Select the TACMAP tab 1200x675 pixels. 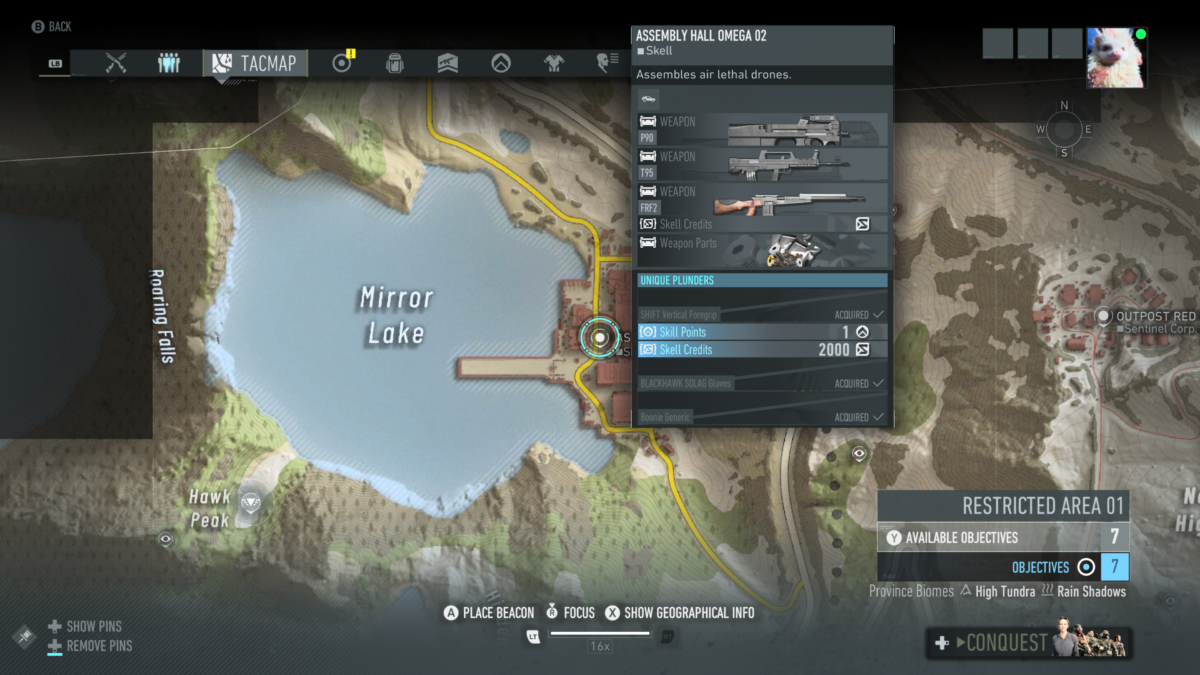point(255,63)
